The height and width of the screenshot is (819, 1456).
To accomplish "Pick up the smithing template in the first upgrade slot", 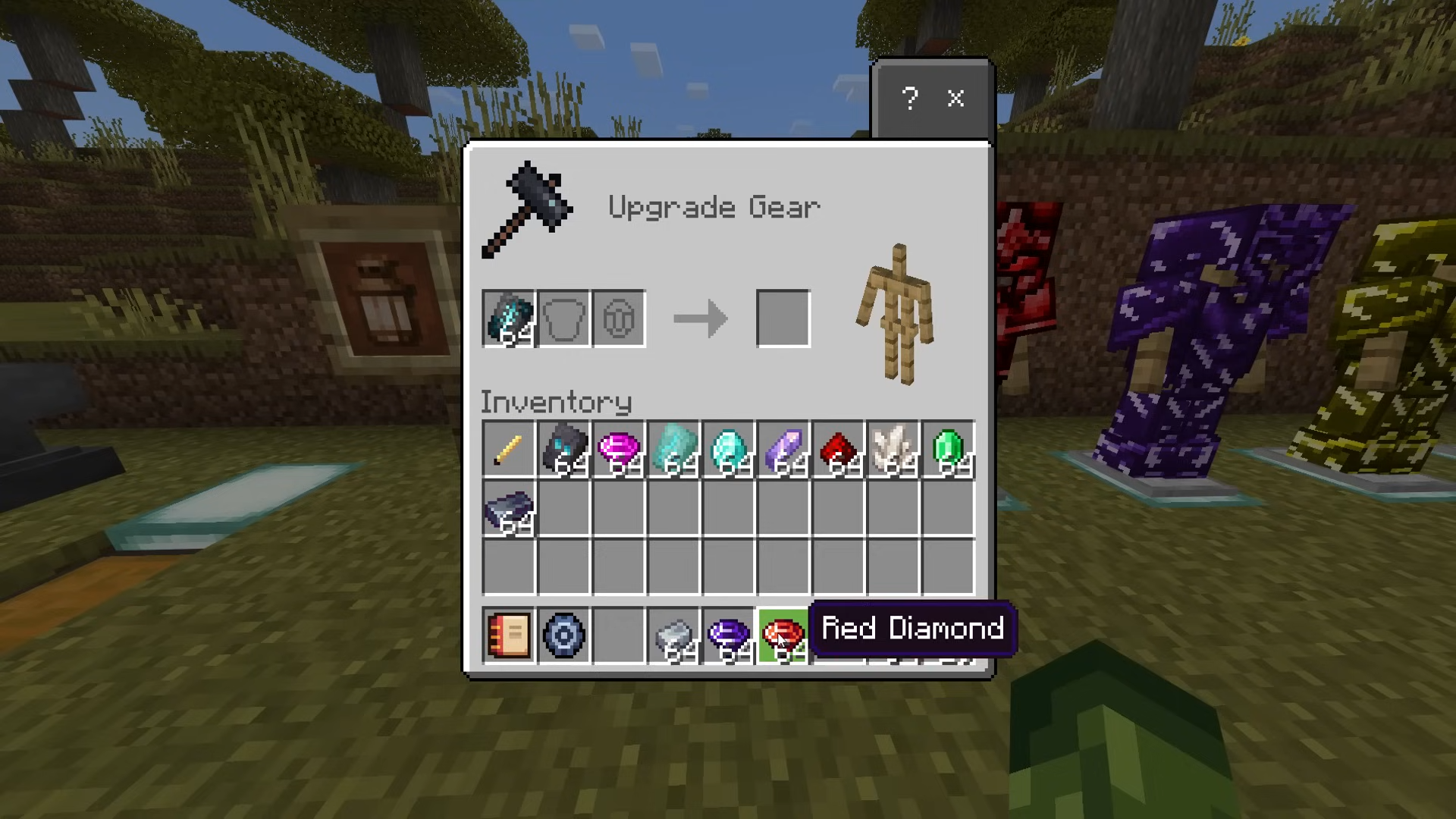I will [x=509, y=319].
